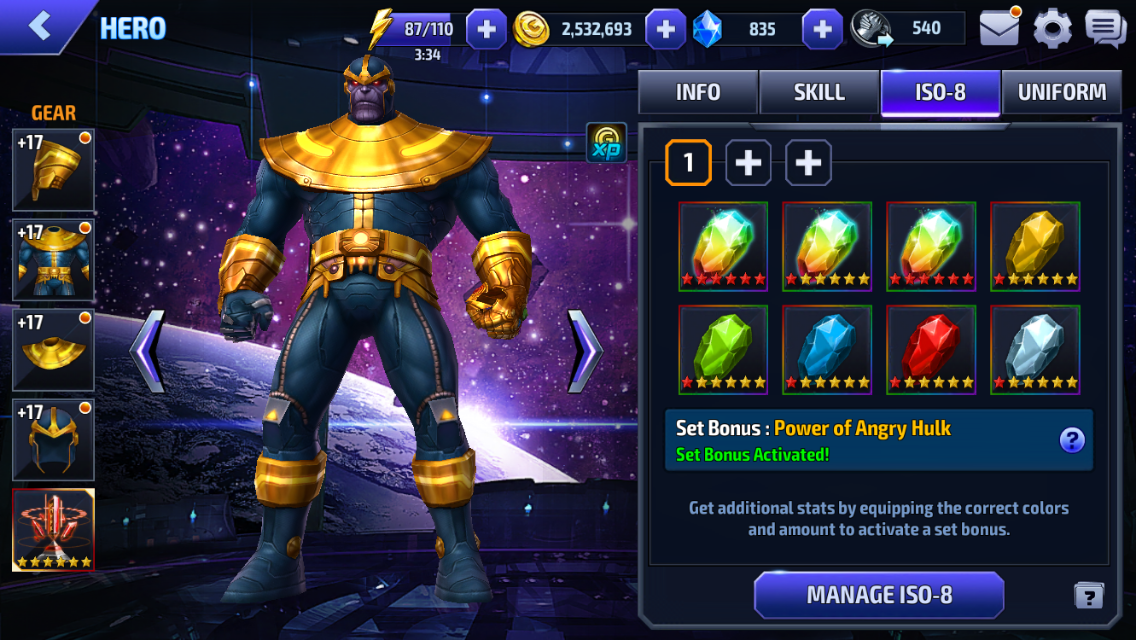The width and height of the screenshot is (1136, 640).
Task: Open the chat speech bubble
Action: (1105, 28)
